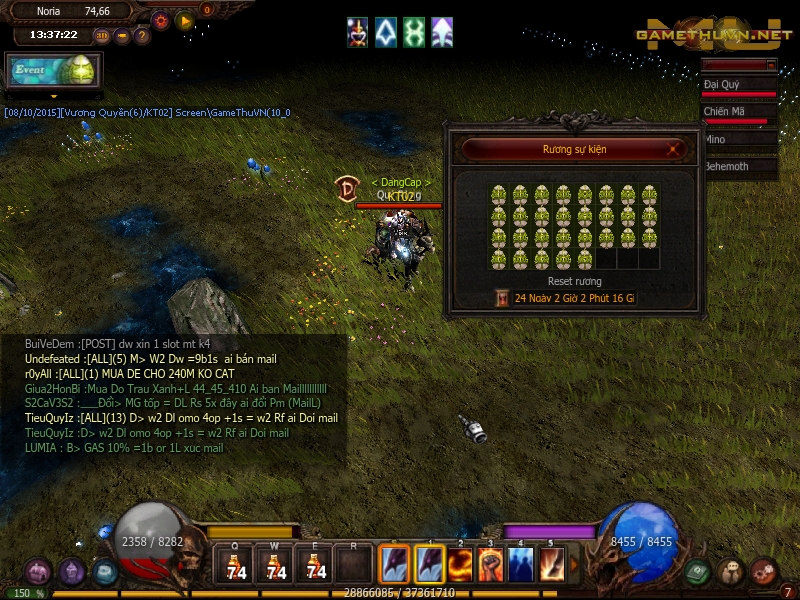Choose Mino in the party list
The width and height of the screenshot is (800, 600).
pos(740,140)
